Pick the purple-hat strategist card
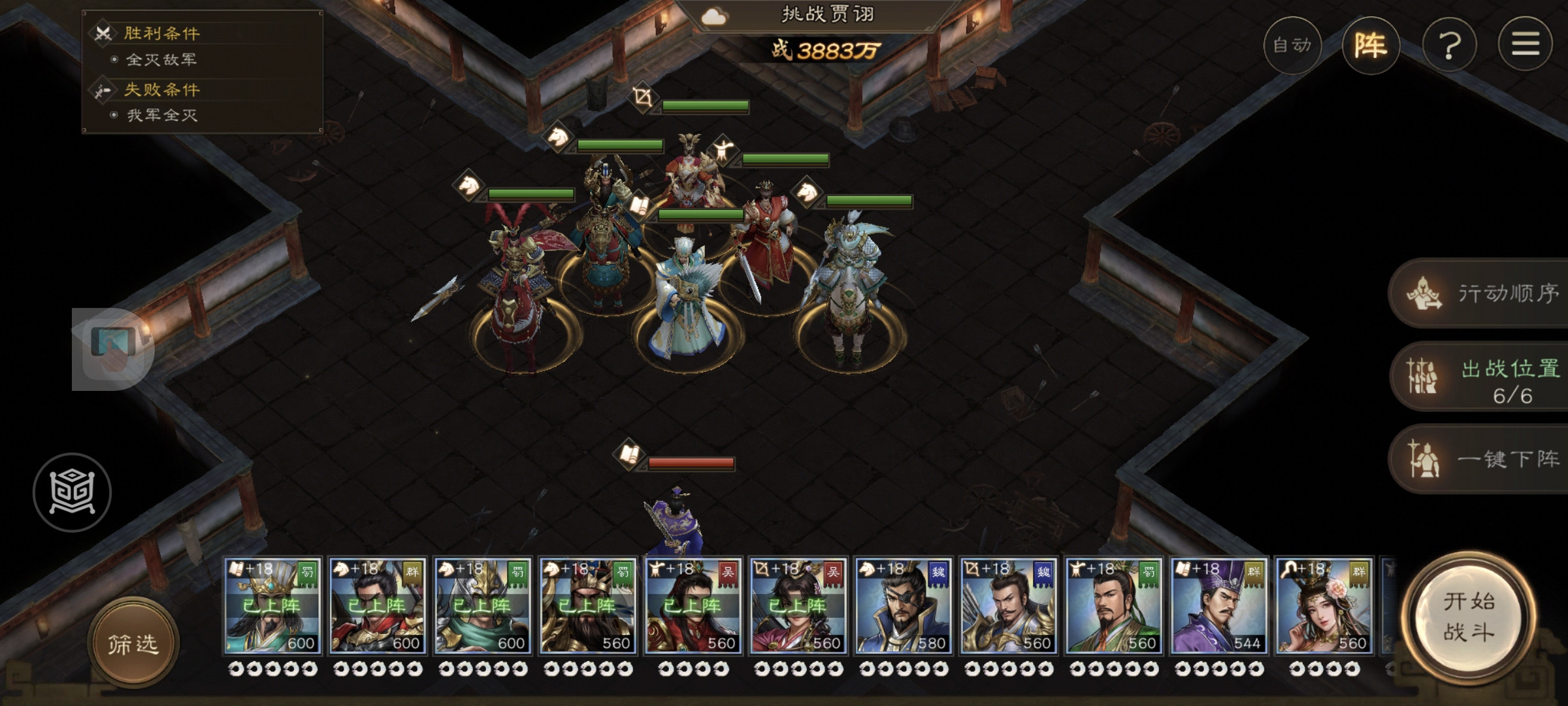1568x706 pixels. point(1219,606)
